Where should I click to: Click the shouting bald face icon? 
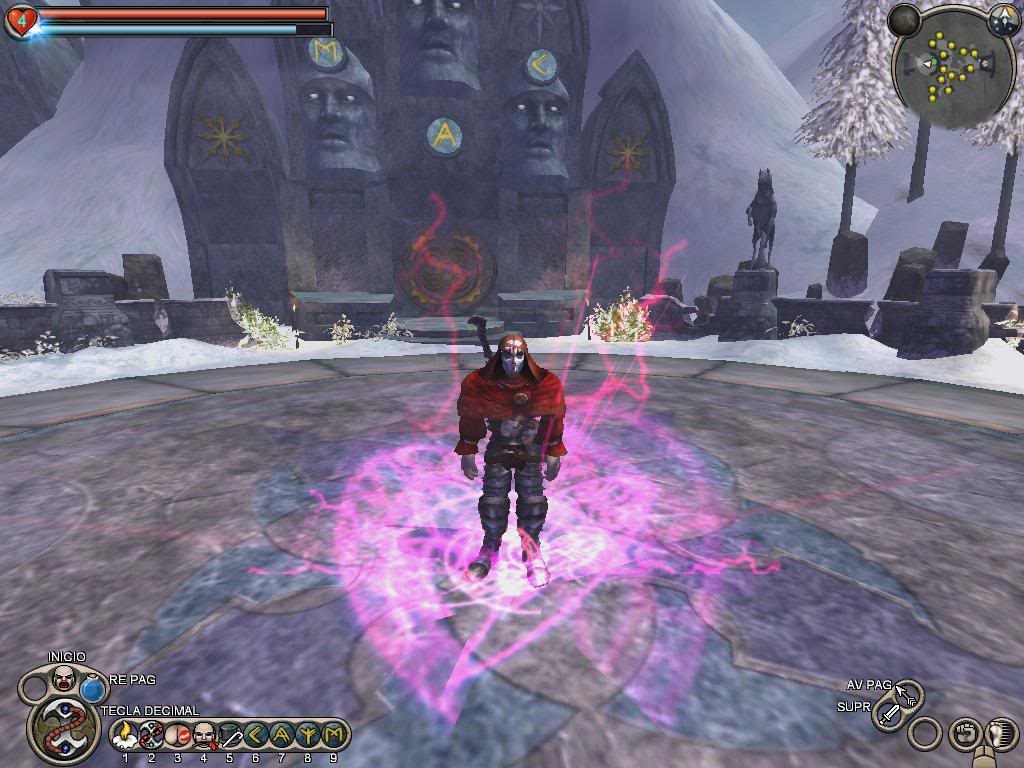point(64,679)
